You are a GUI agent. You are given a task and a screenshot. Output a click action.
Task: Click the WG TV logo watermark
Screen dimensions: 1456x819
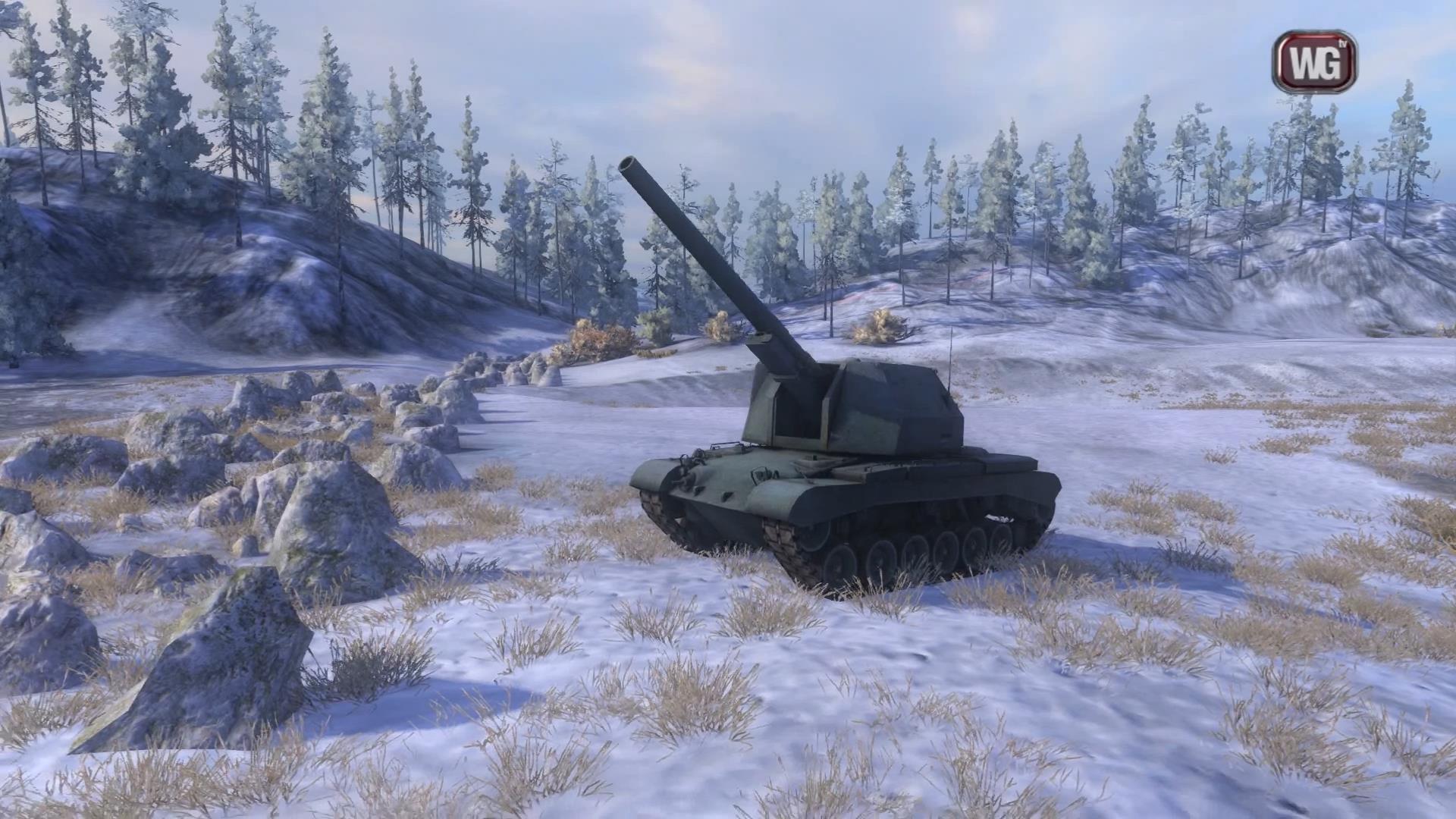click(1314, 62)
